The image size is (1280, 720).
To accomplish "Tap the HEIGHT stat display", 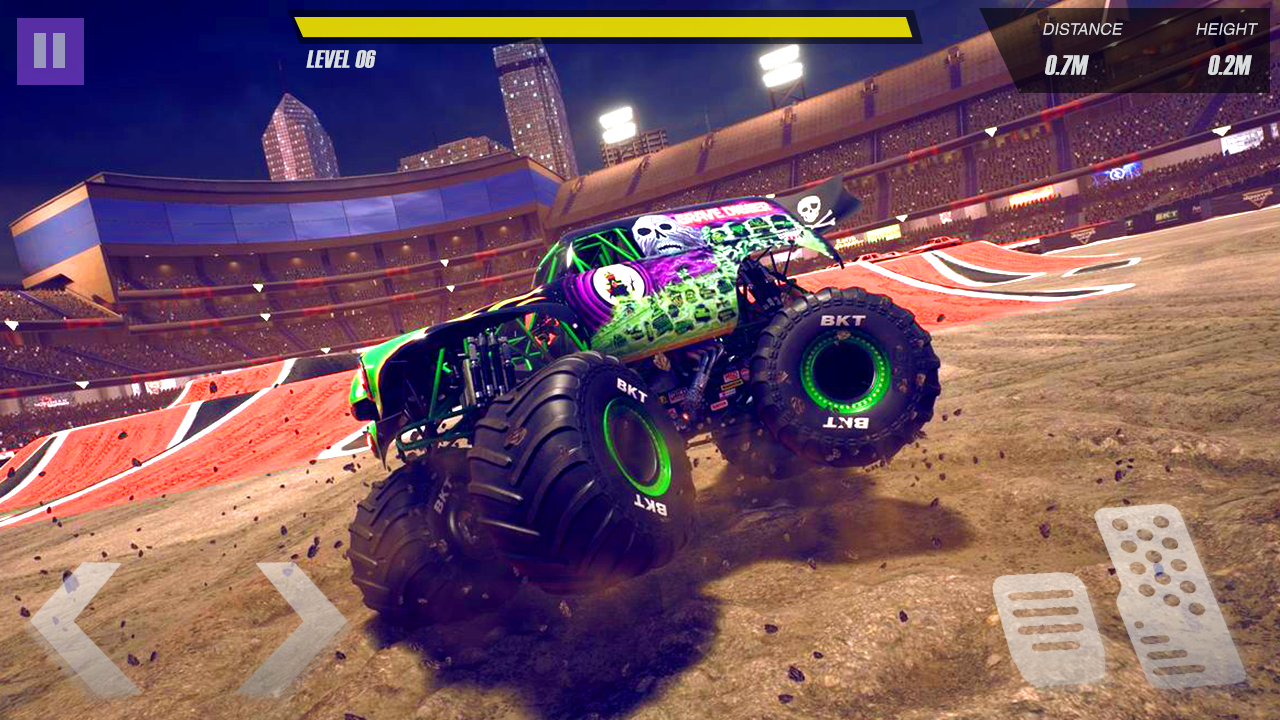I will 1228,30.
